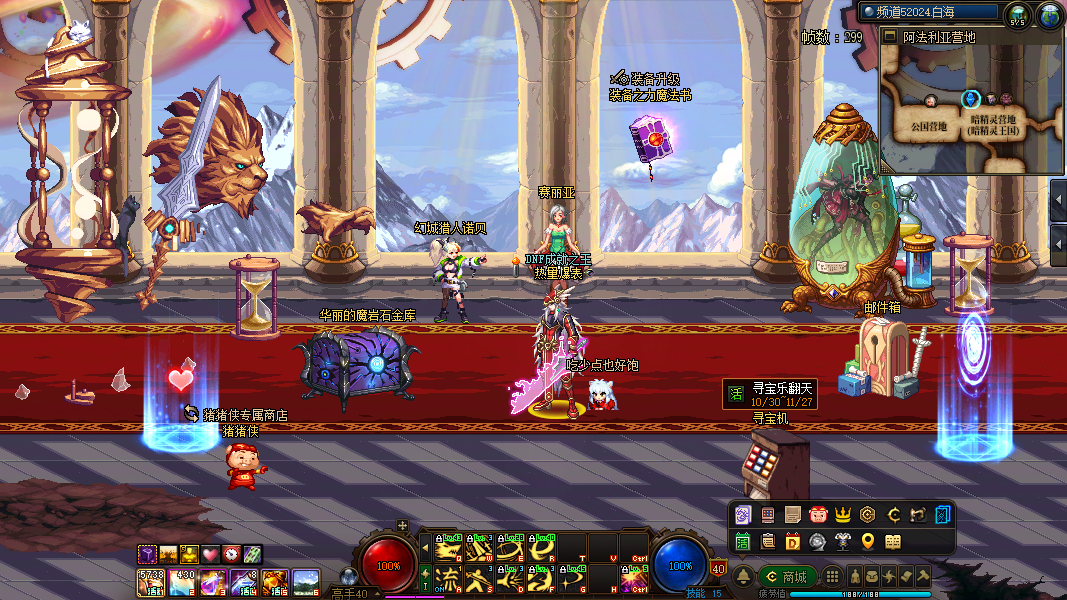Click the 寻宝乐翻天 event tracker
Image resolution: width=1067 pixels, height=600 pixels.
click(770, 394)
